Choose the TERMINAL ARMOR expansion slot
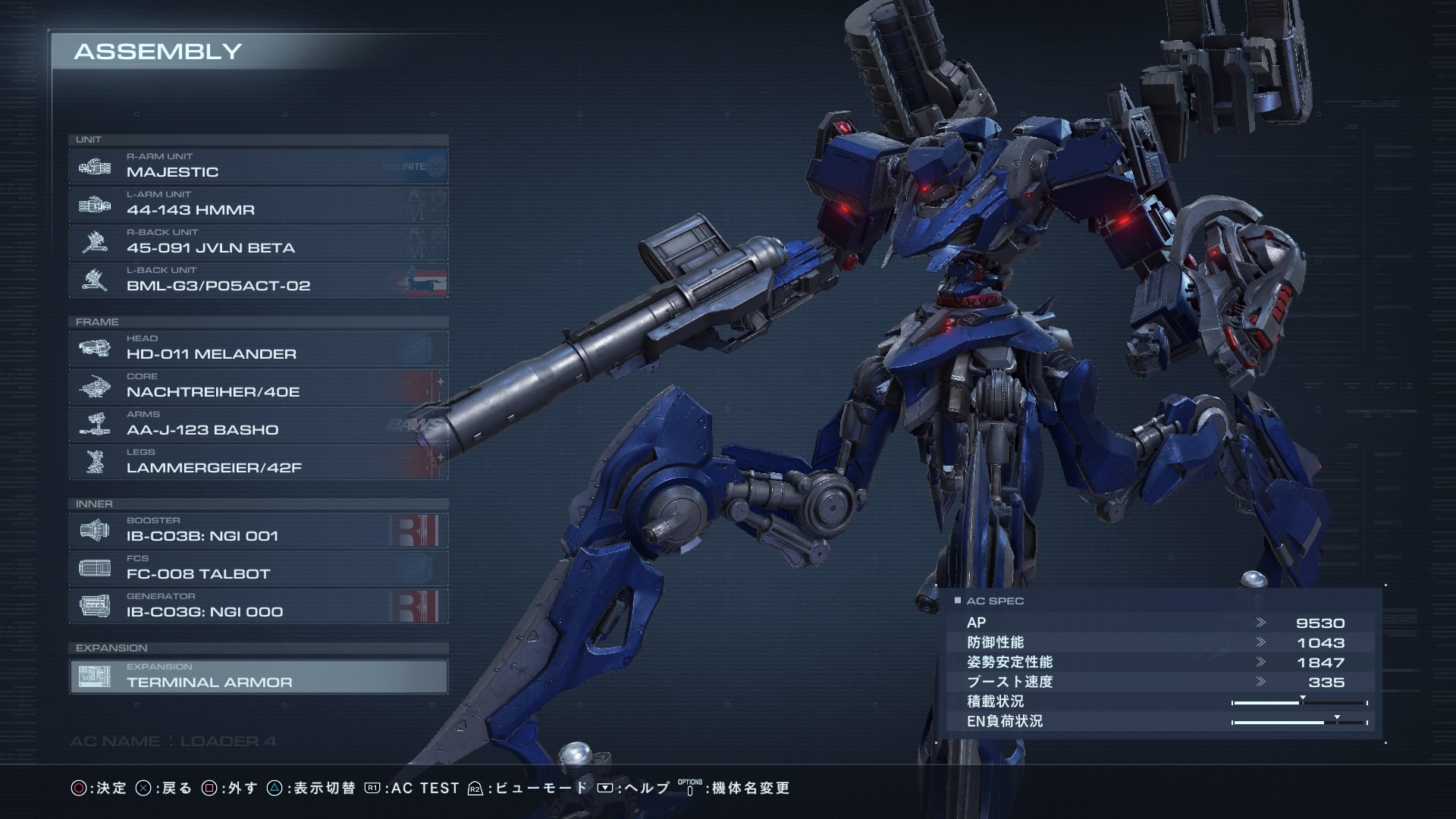 click(258, 676)
